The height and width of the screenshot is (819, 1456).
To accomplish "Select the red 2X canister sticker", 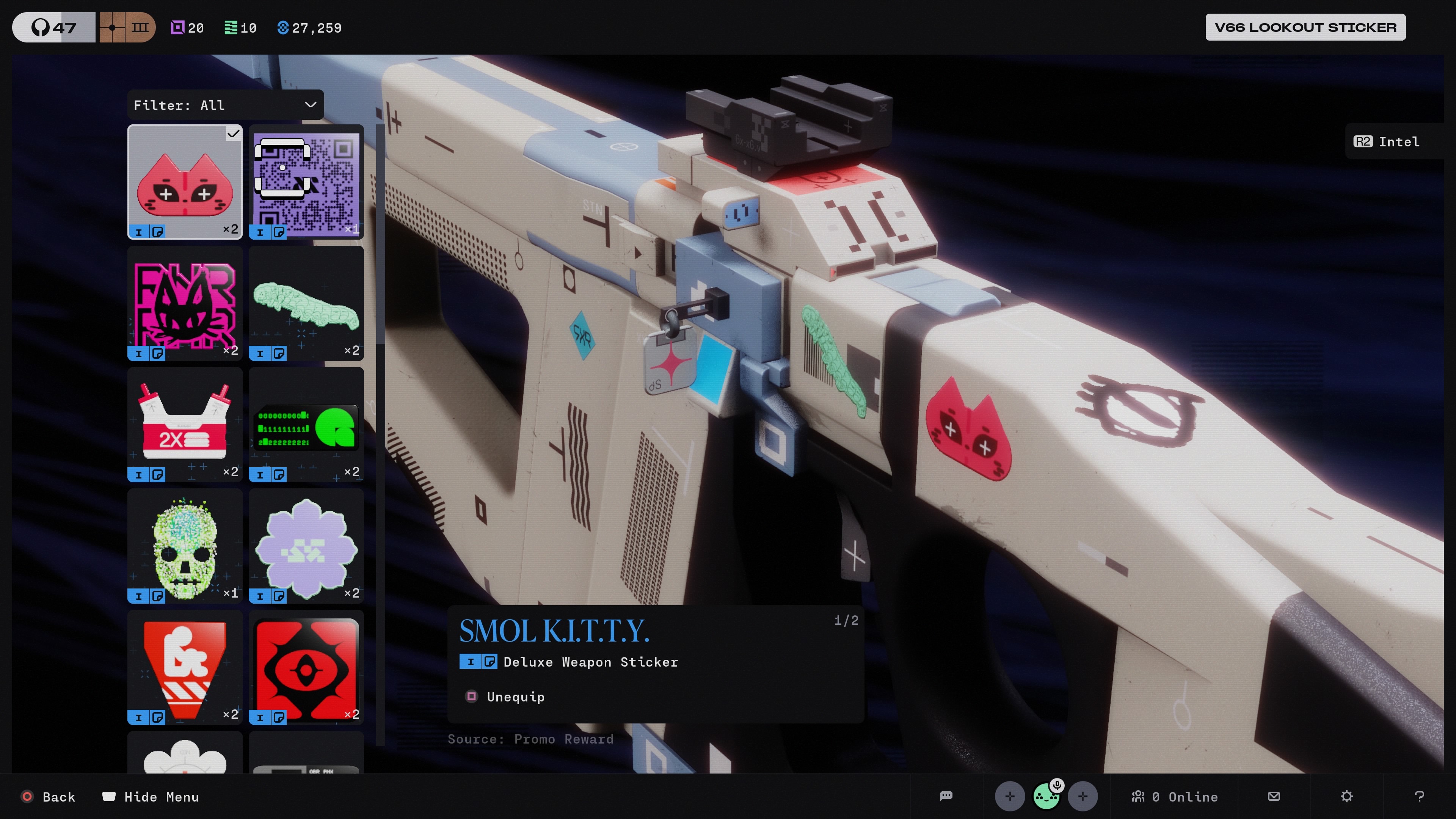I will click(185, 425).
